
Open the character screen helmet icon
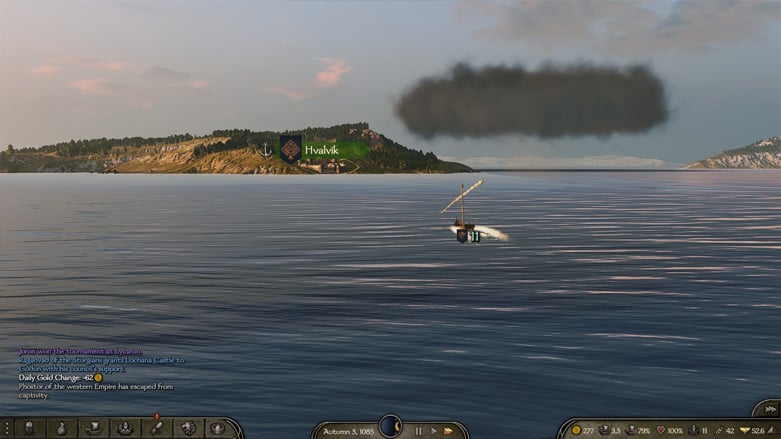pos(29,428)
